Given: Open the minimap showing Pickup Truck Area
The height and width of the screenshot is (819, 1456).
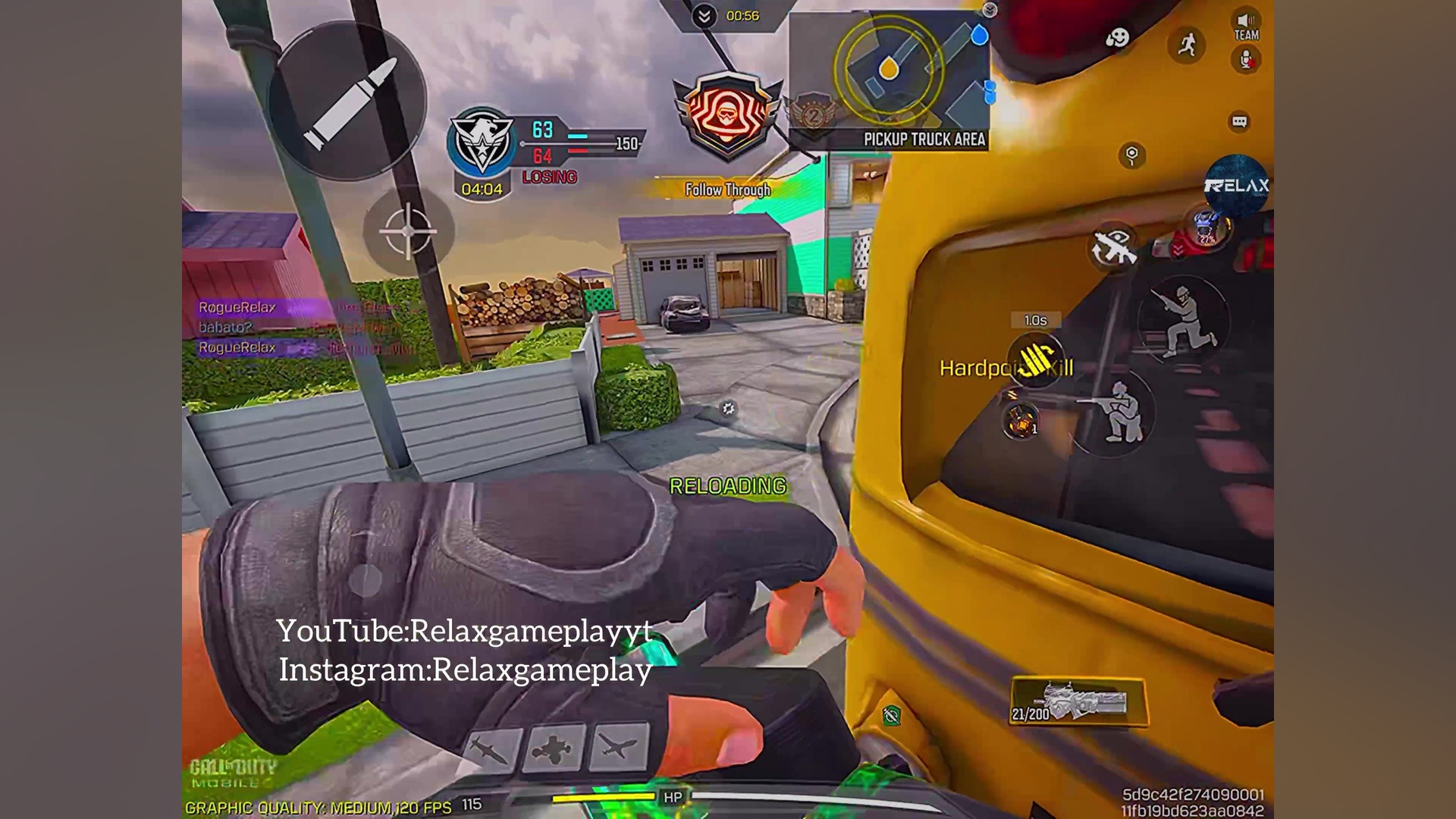Looking at the screenshot, I should 889,79.
